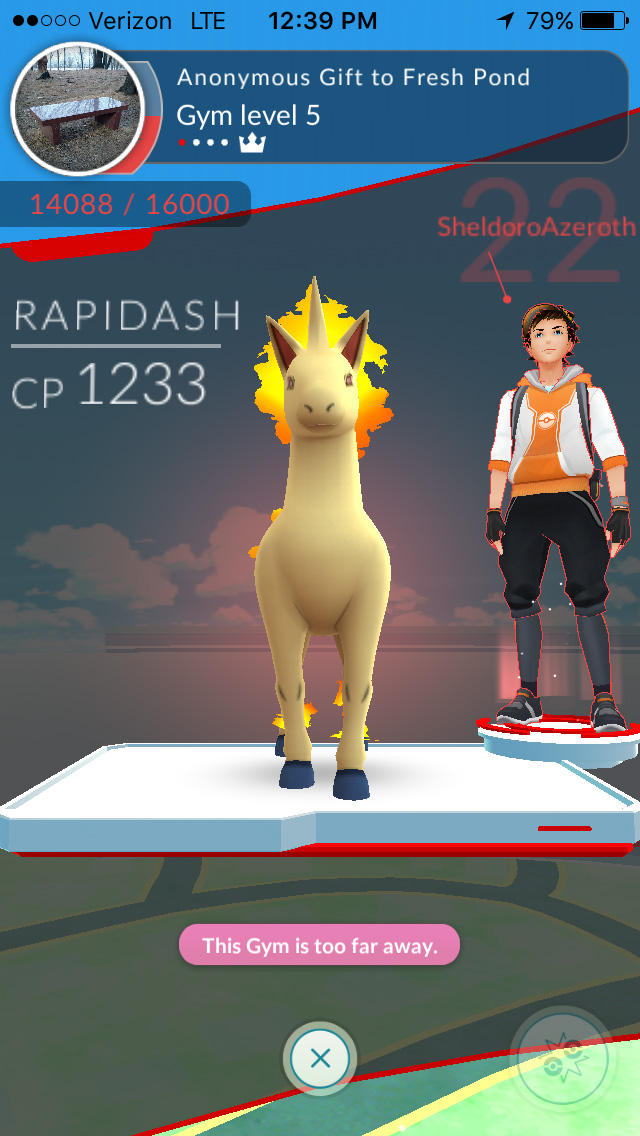The width and height of the screenshot is (640, 1136).
Task: Select trainer name SheldoroAzeroth
Action: (x=535, y=227)
